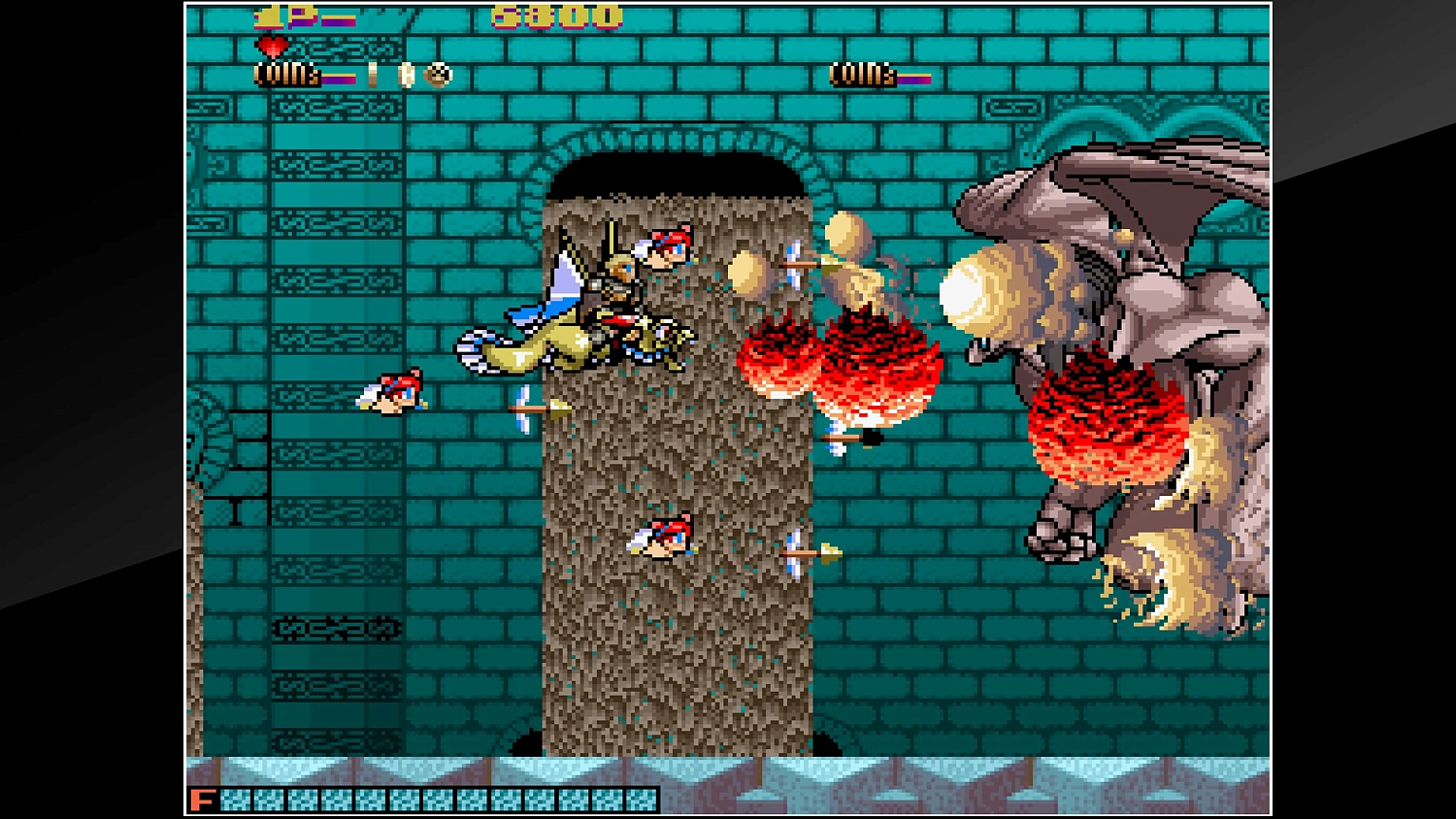The width and height of the screenshot is (1456, 819).
Task: Click the coin stack icon beside the coins label
Action: pos(405,75)
